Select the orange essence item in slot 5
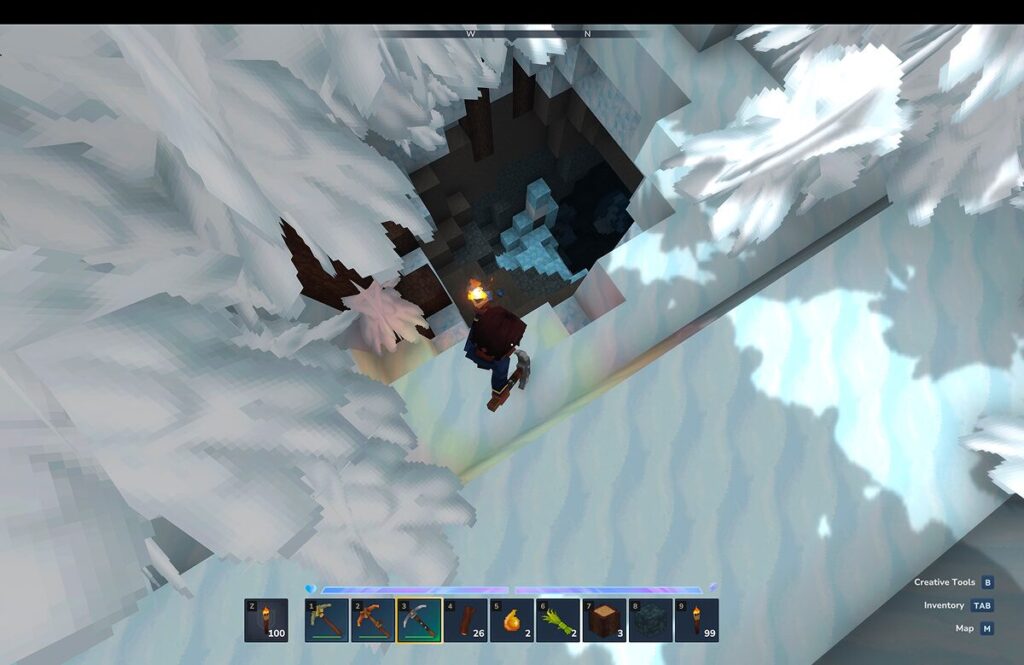Viewport: 1024px width, 665px height. pos(512,620)
